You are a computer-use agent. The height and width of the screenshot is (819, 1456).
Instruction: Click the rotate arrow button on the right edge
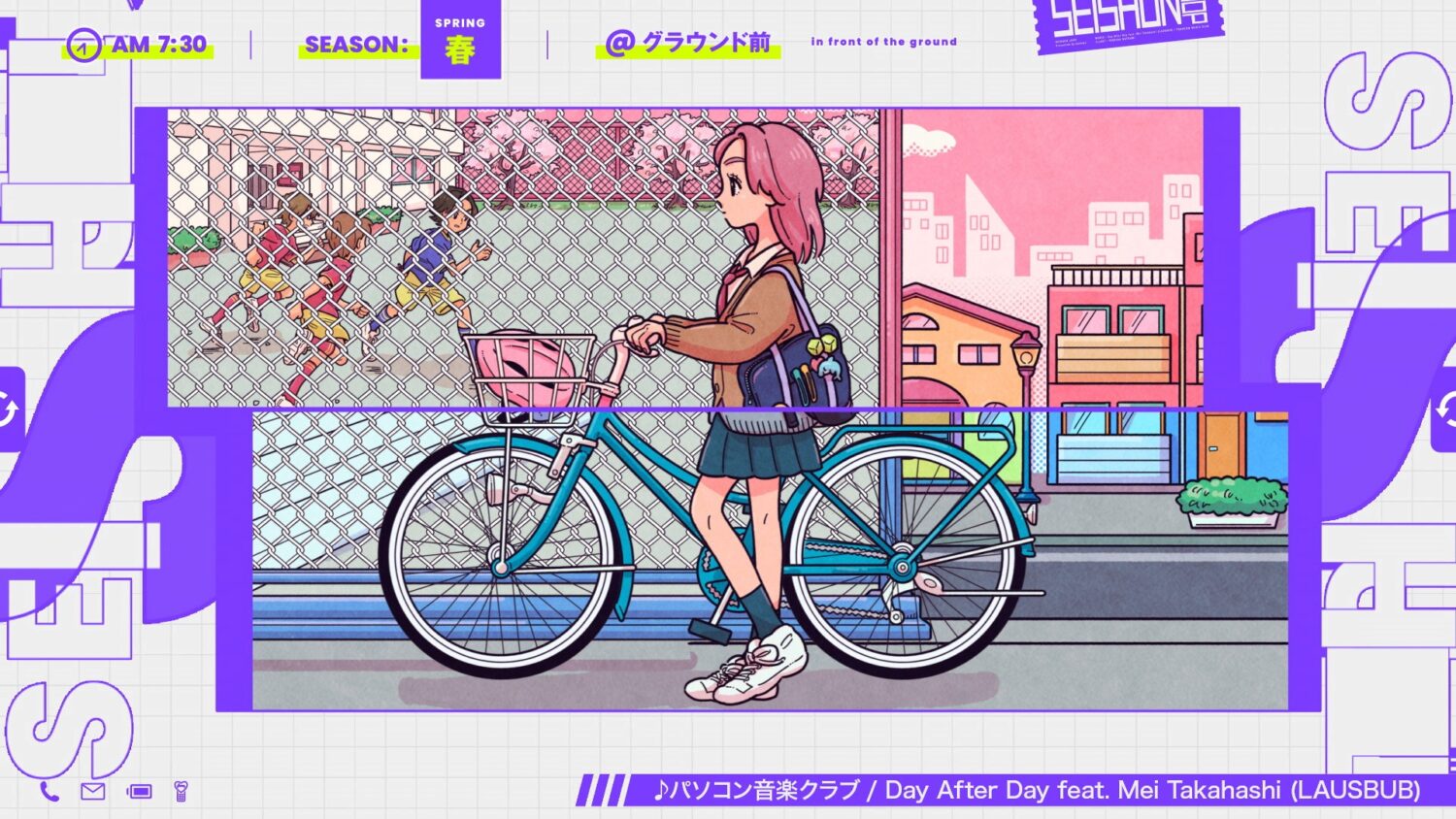[x=1446, y=409]
